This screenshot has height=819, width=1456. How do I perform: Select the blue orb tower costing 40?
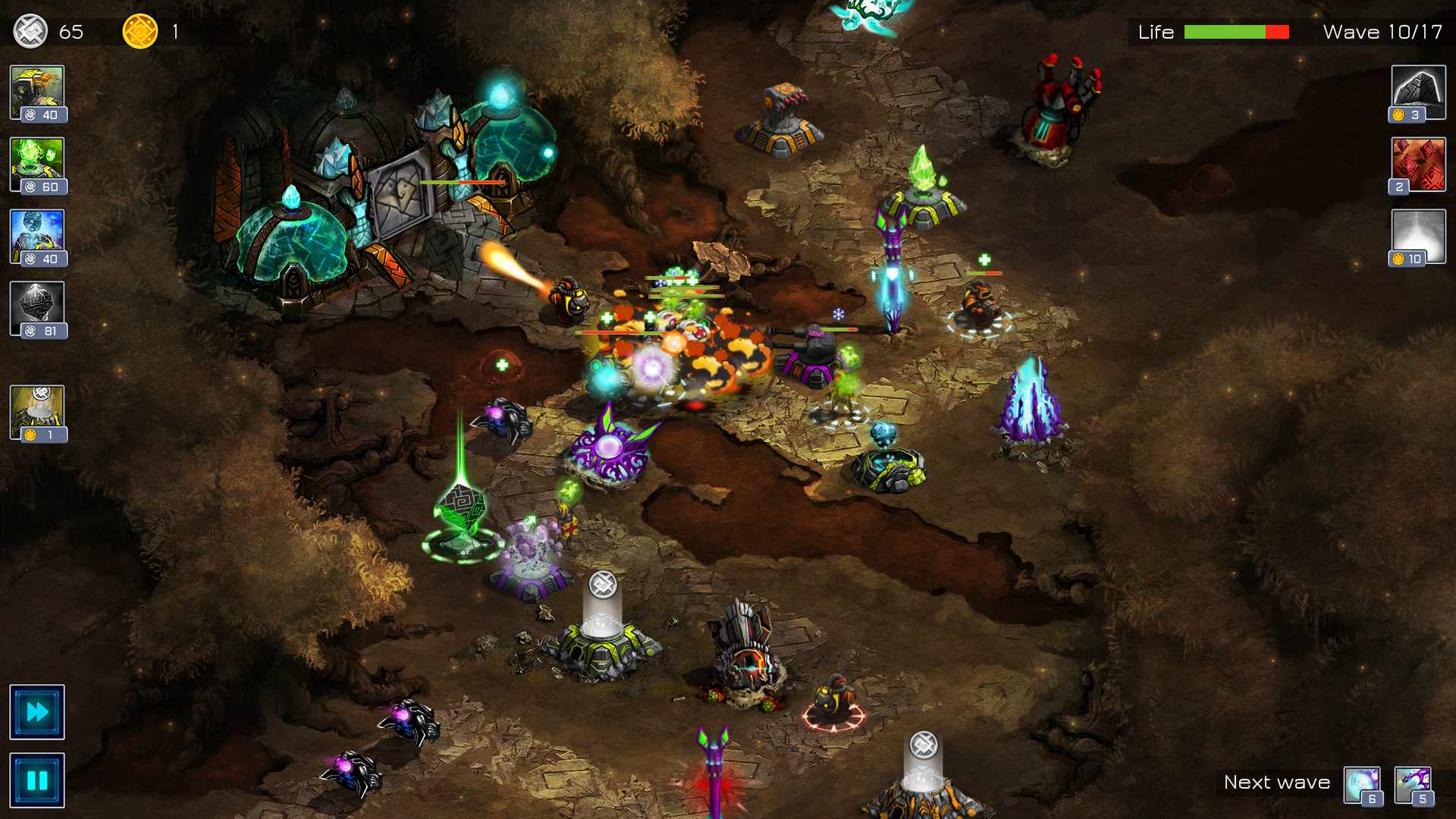point(36,235)
